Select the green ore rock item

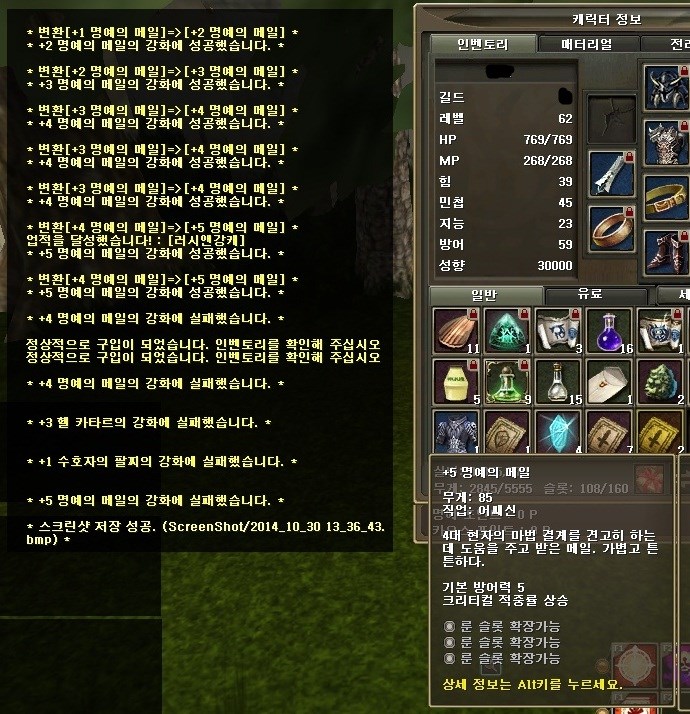[659, 382]
